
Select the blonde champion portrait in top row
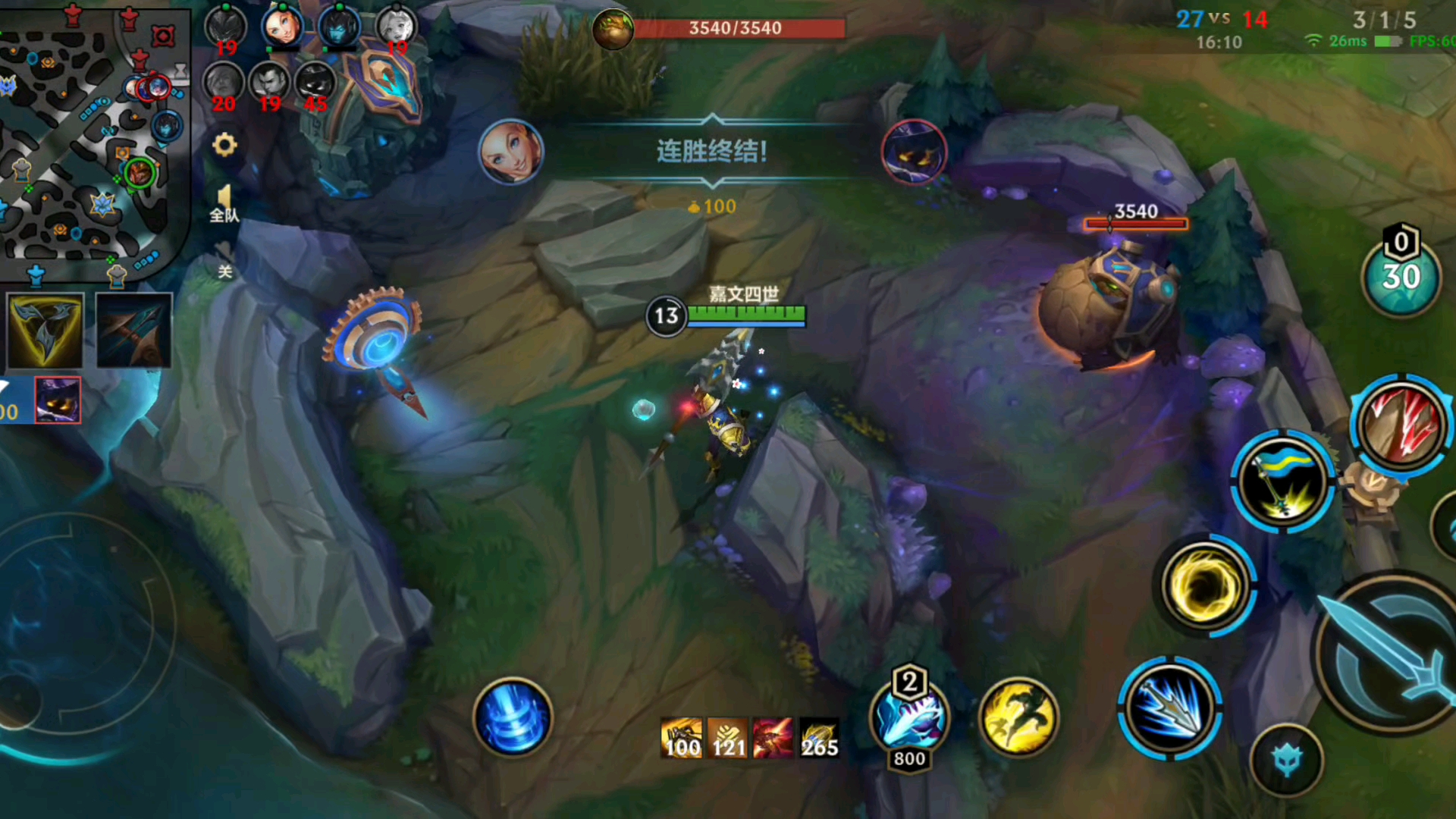(282, 27)
